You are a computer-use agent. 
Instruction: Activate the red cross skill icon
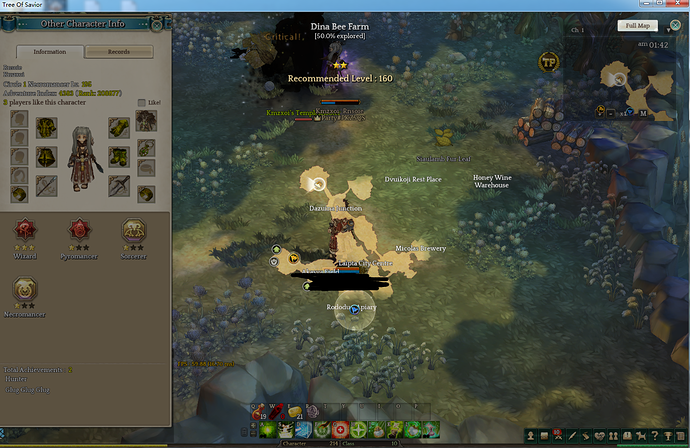pos(342,428)
